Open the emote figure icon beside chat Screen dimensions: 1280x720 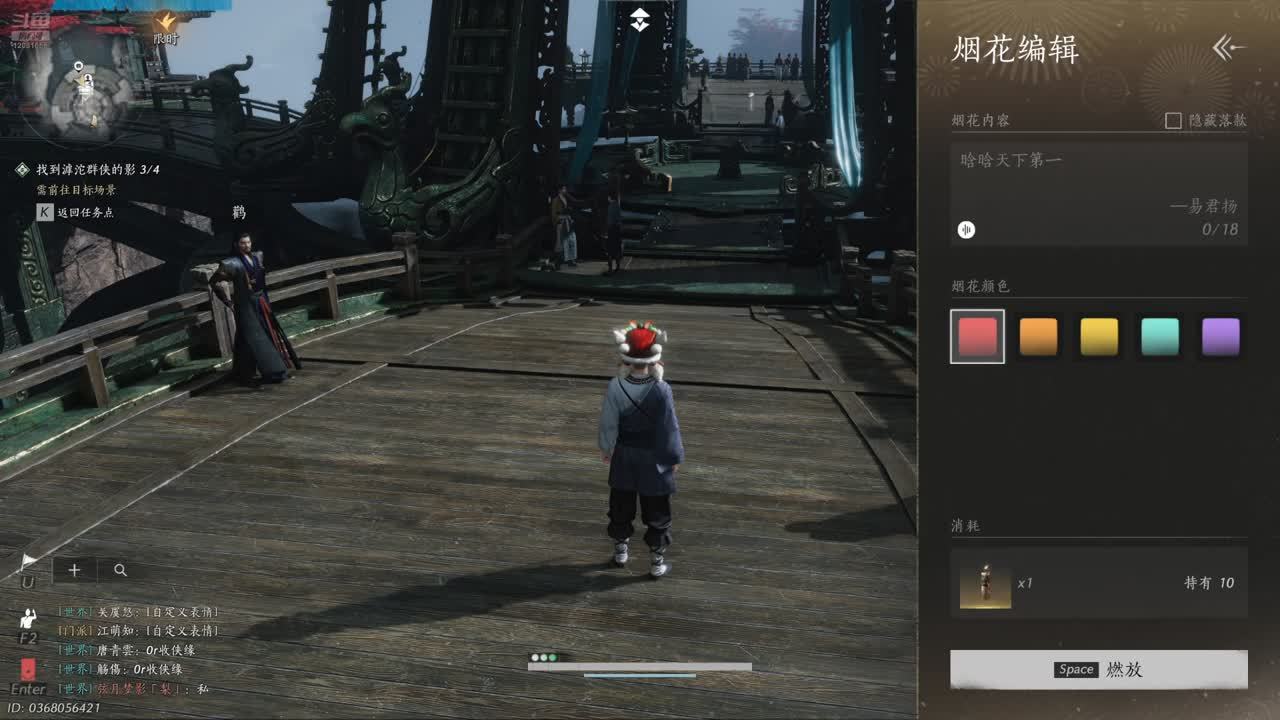coord(28,620)
